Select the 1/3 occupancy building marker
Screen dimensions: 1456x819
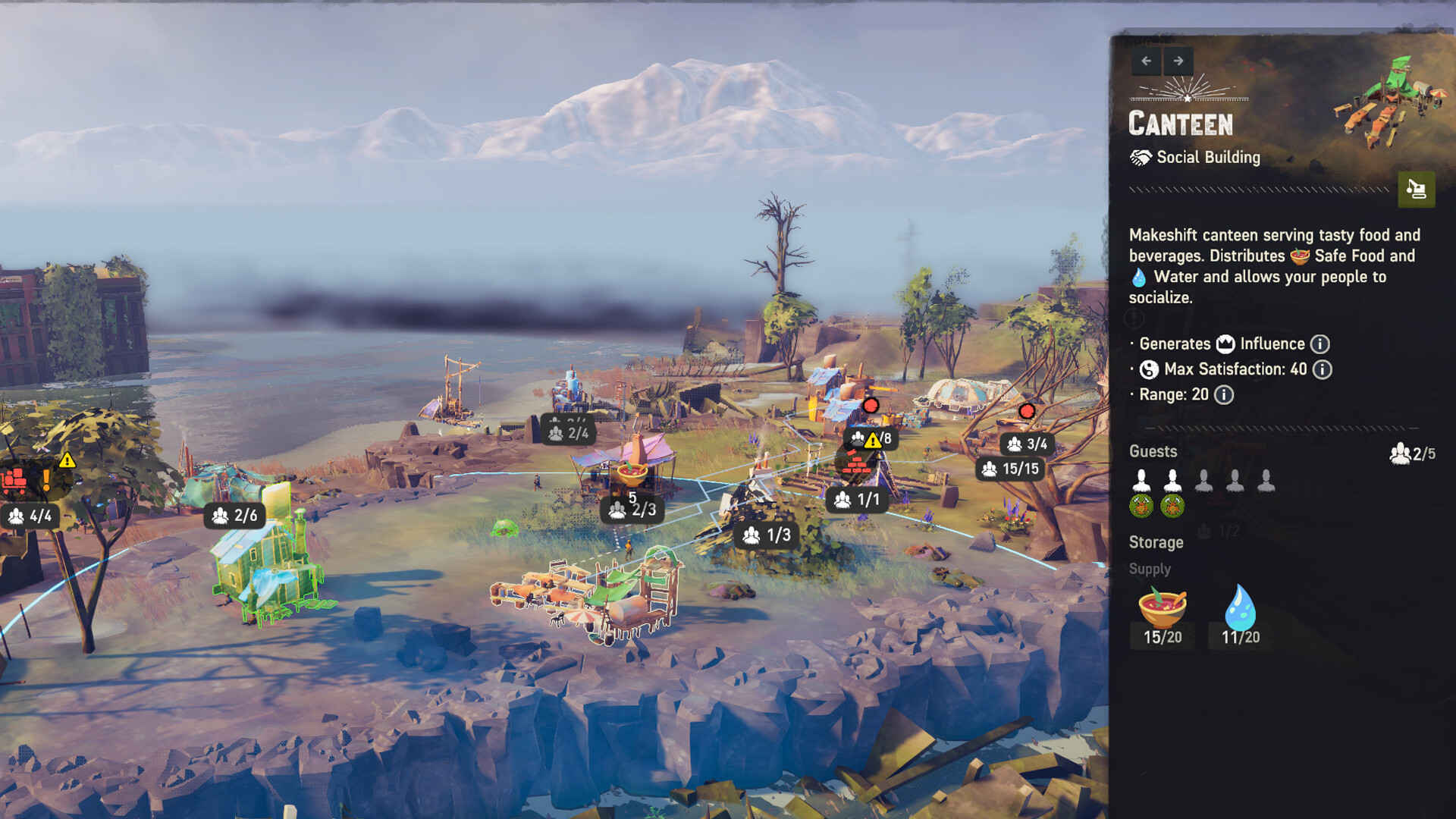(767, 535)
